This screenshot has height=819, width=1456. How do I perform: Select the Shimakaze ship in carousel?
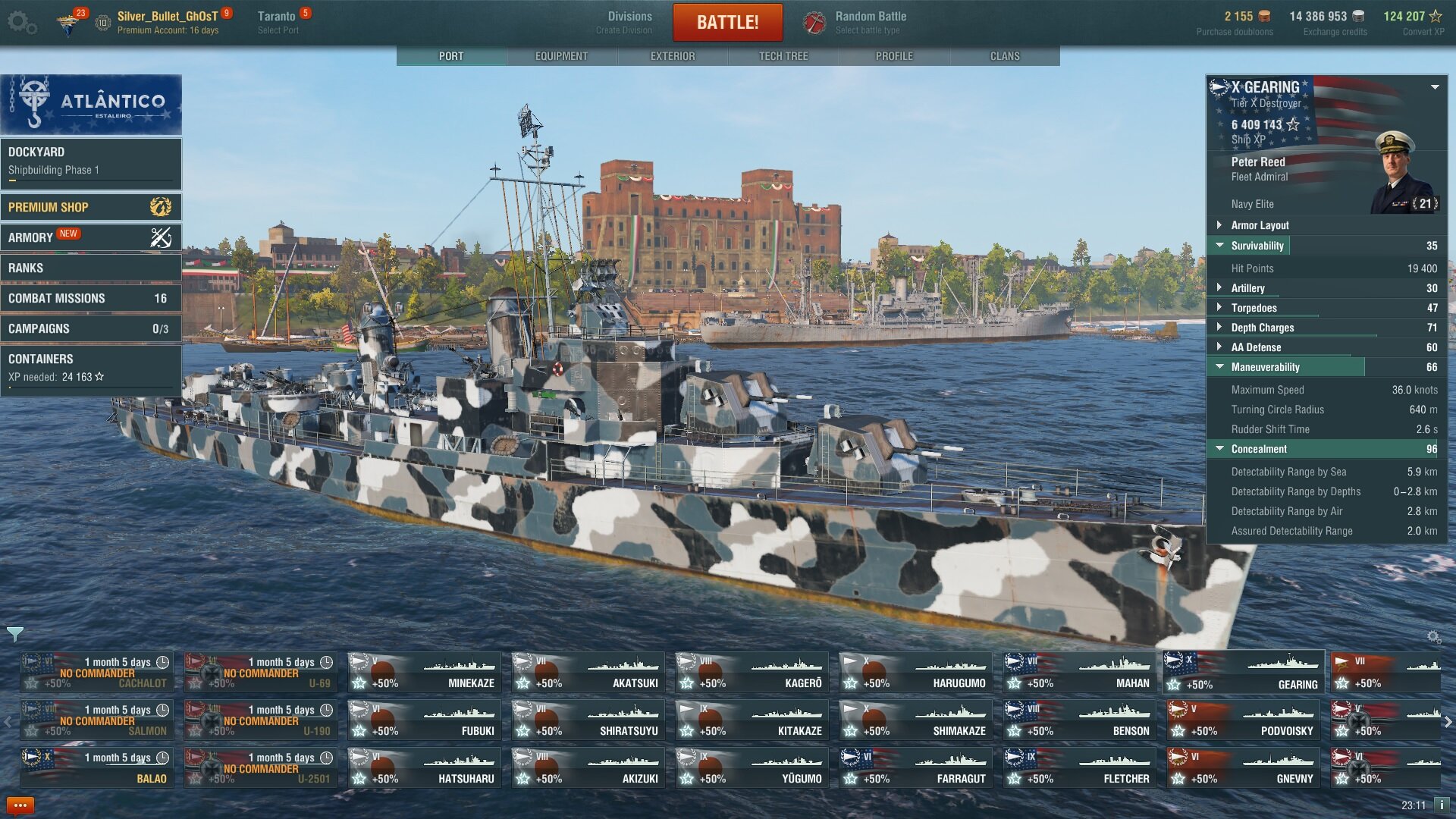(916, 720)
